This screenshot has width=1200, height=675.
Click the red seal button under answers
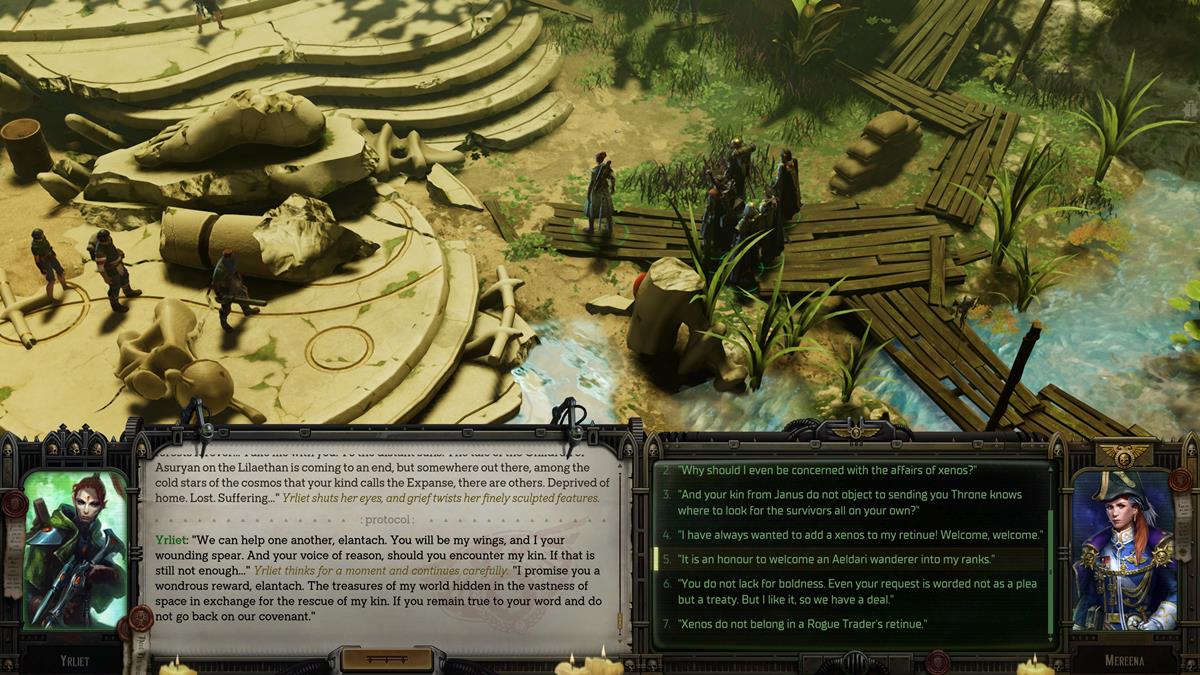(937, 662)
